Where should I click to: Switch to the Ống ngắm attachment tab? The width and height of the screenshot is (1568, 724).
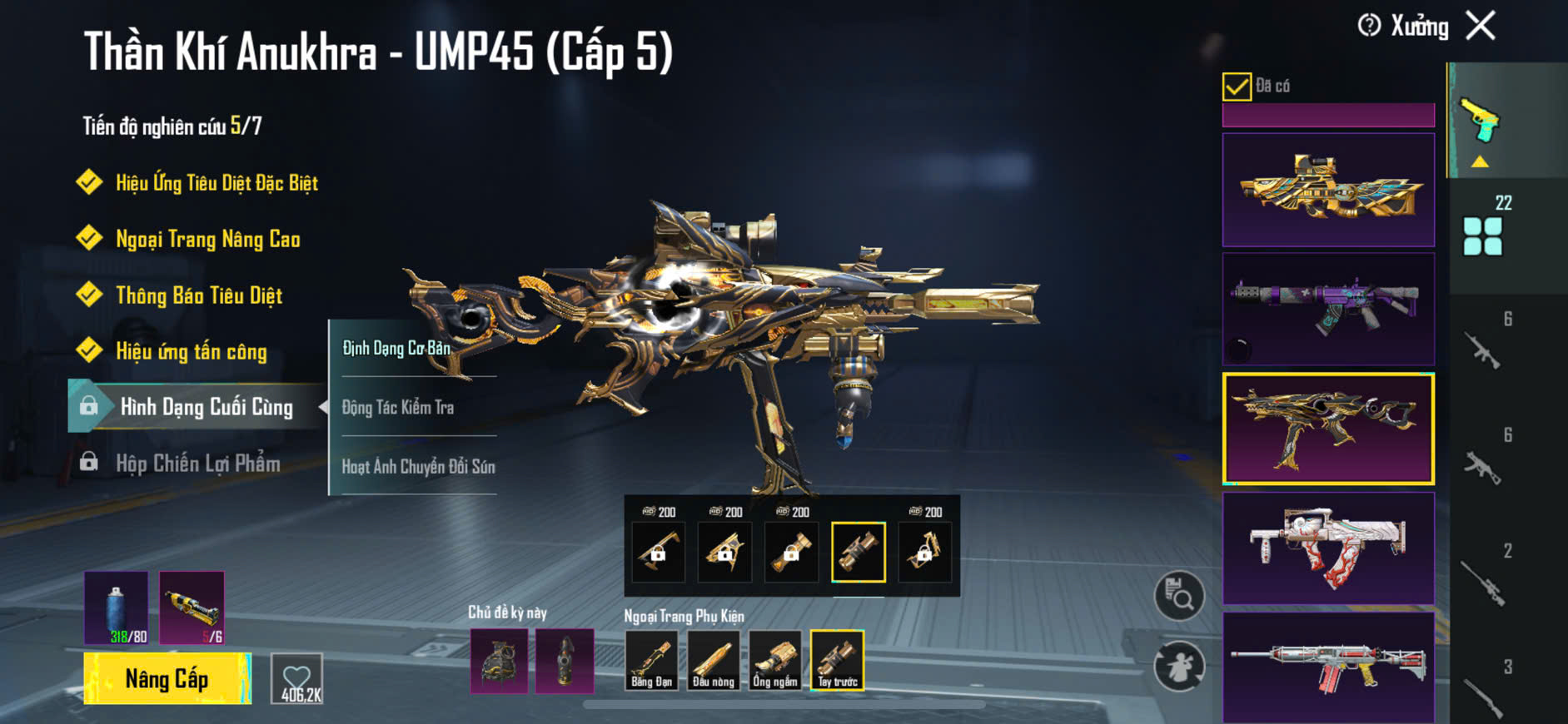[775, 661]
